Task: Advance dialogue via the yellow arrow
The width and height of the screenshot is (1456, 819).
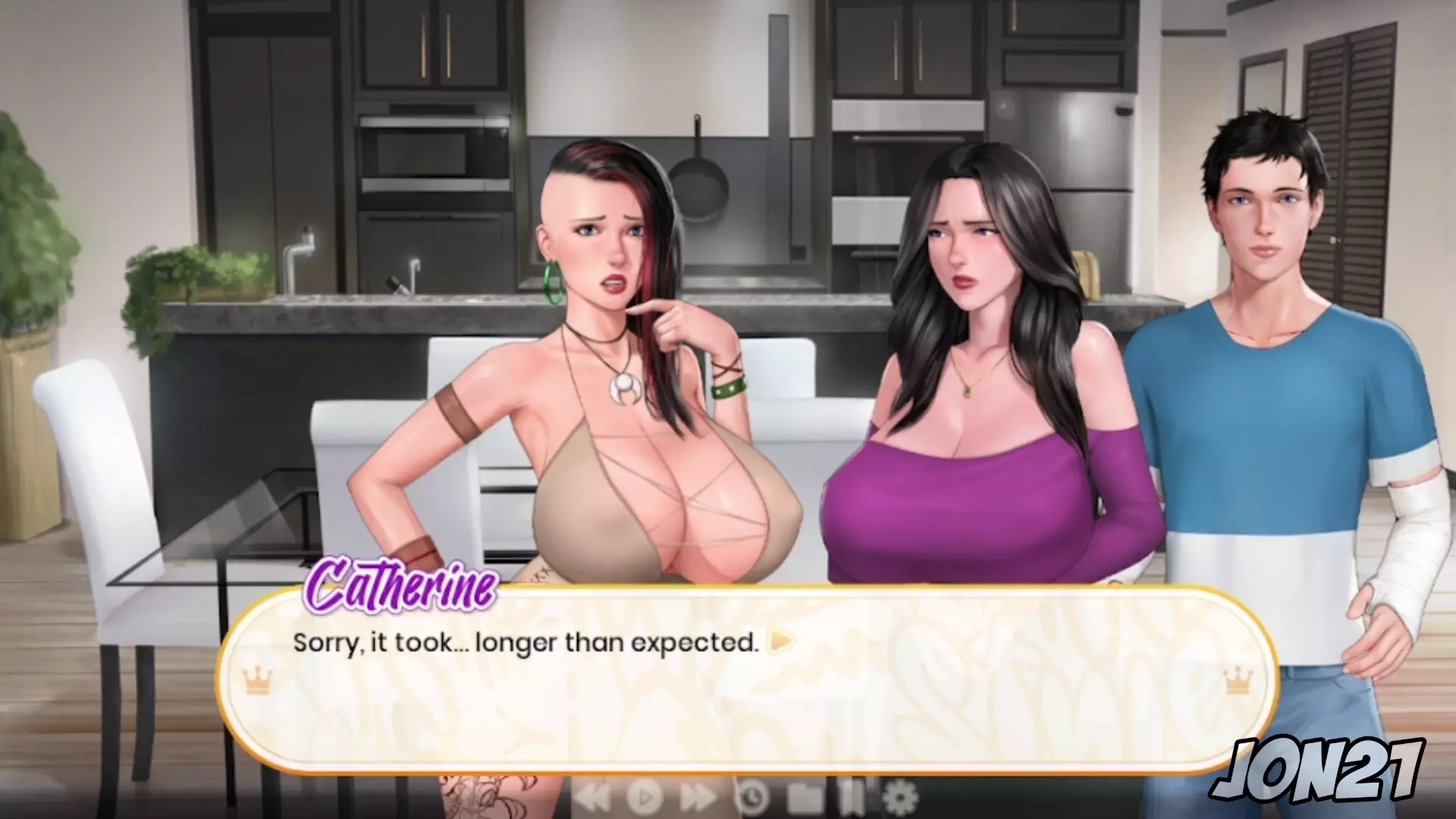Action: coord(781,642)
